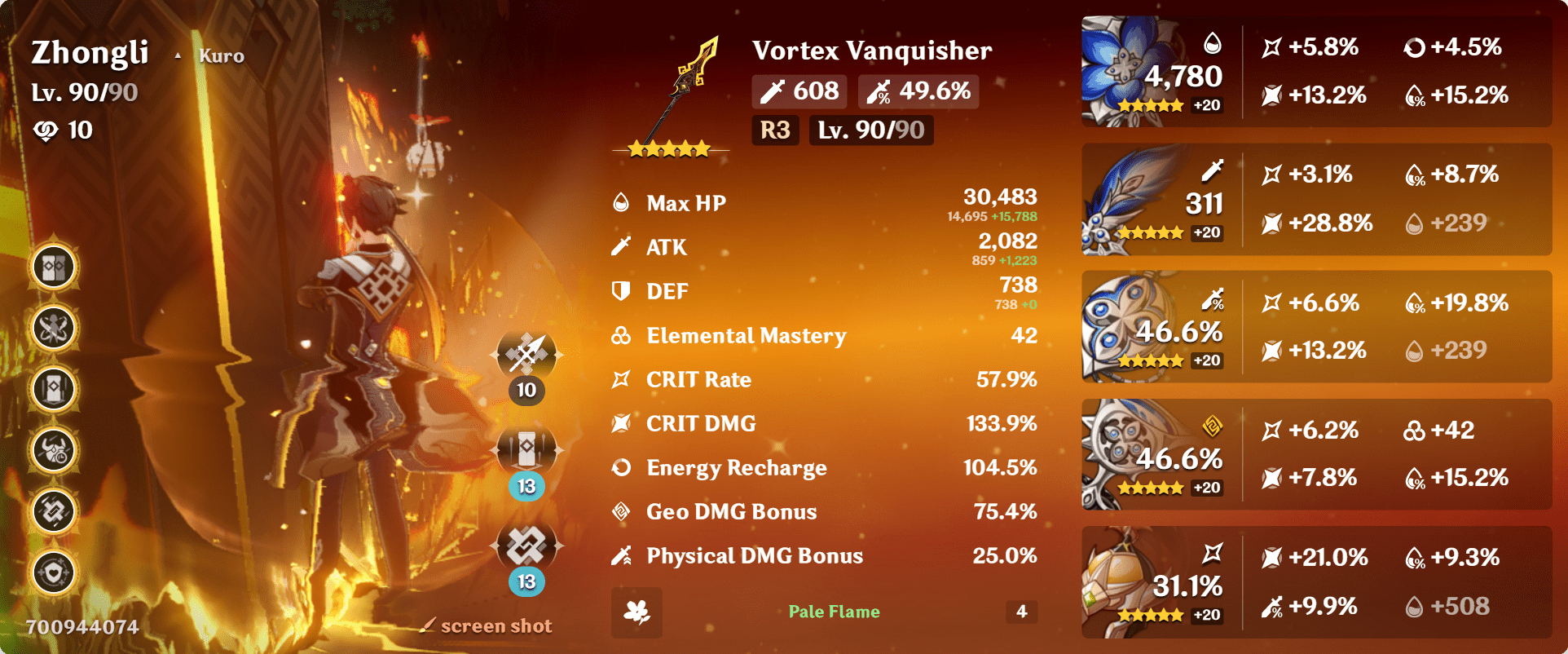Select the Max HP droplet stat icon
Screen dimensions: 1568x654
click(620, 201)
